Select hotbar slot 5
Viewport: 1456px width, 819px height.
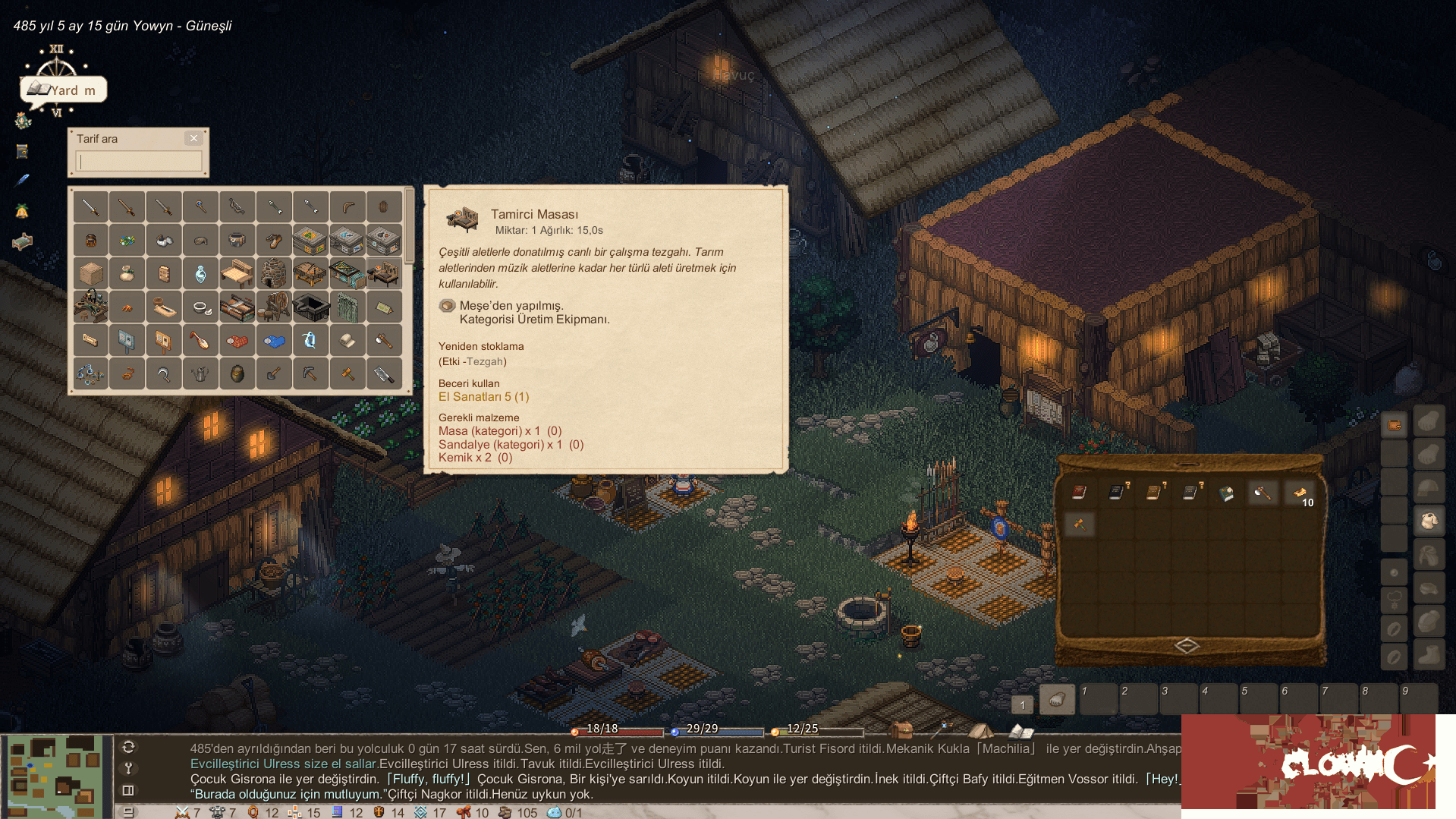pos(1258,698)
